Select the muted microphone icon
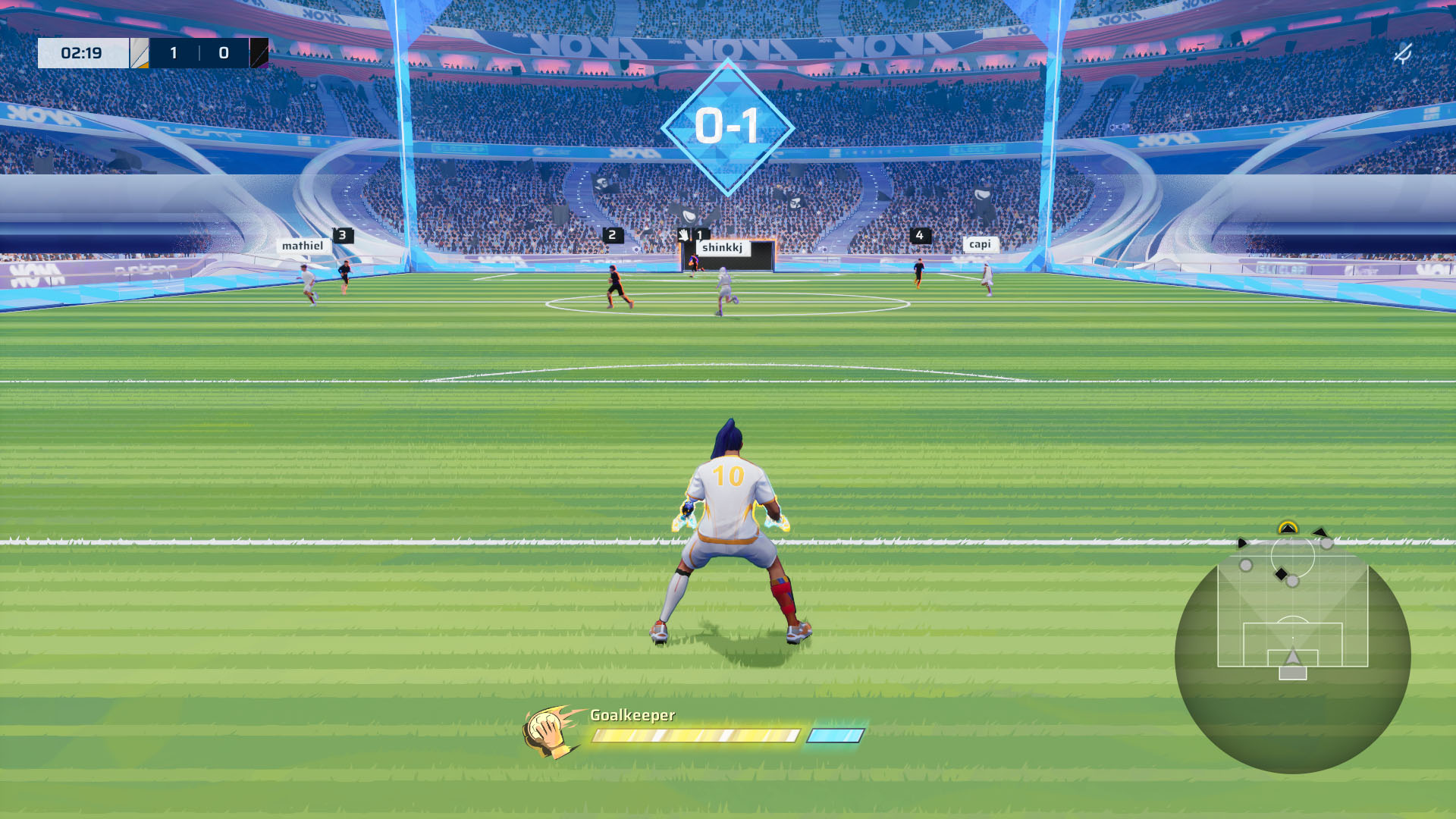 click(1404, 52)
